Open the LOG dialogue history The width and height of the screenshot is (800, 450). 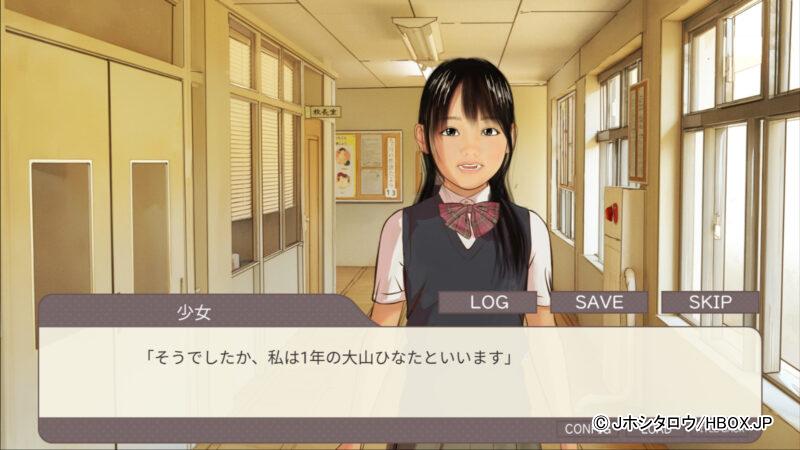(x=488, y=302)
